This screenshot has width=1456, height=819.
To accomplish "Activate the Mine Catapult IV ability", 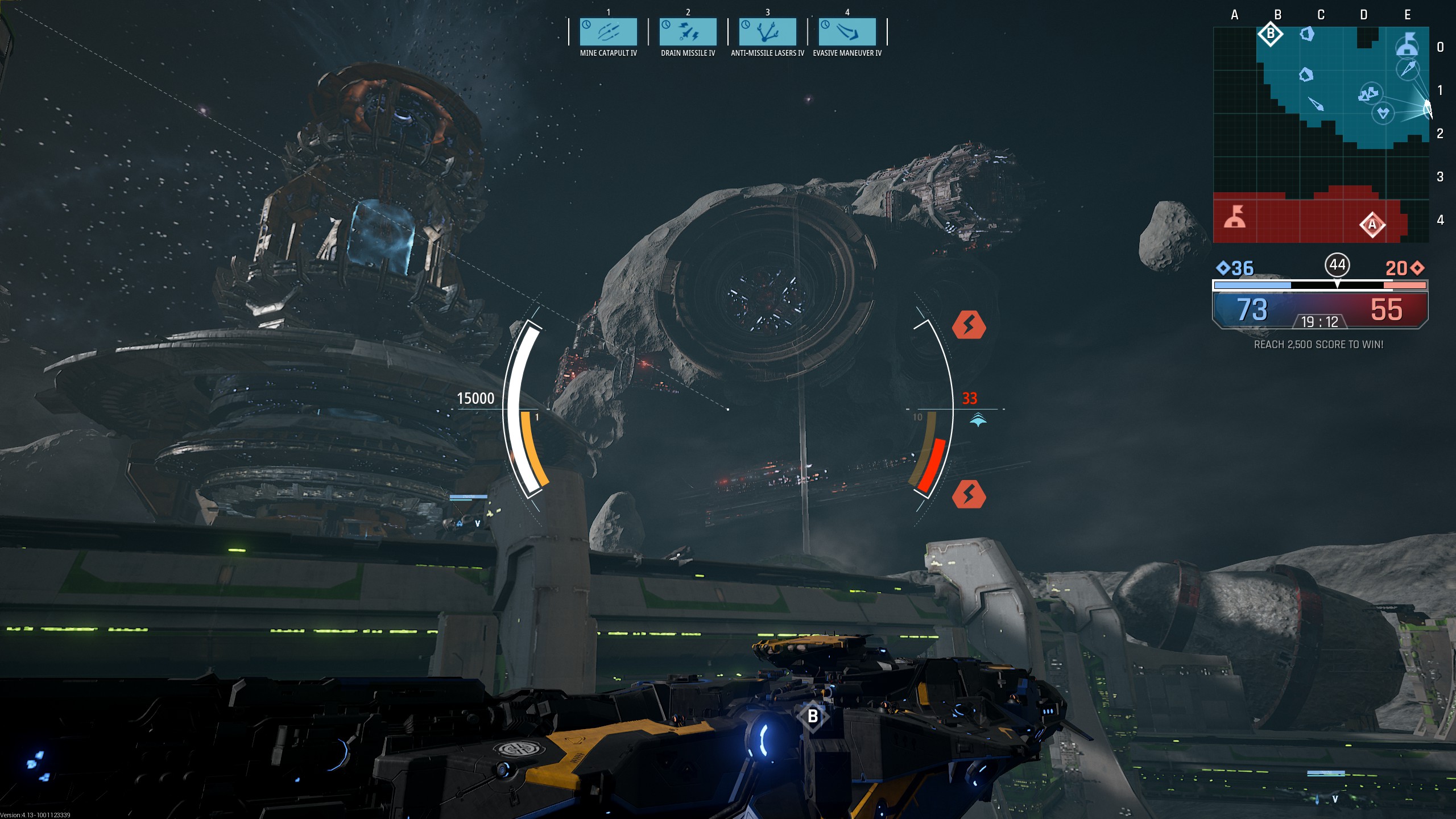I will point(608,32).
